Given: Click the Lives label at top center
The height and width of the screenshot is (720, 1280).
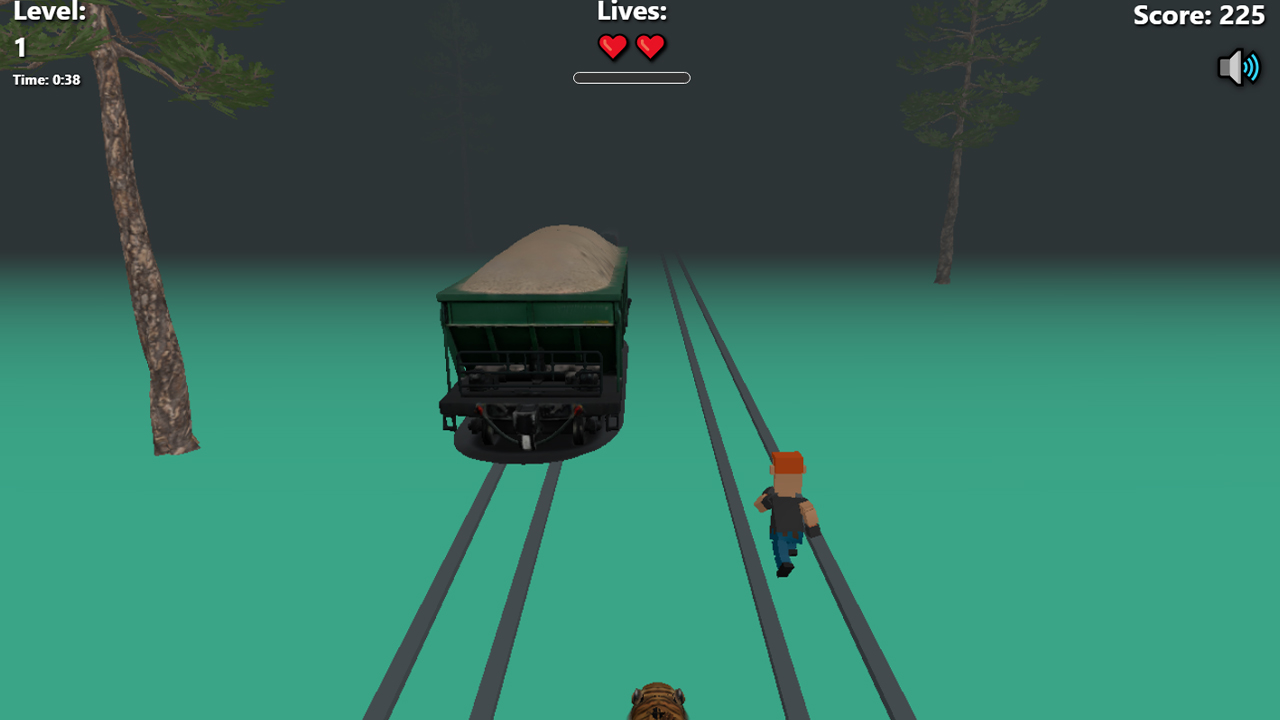Looking at the screenshot, I should point(631,12).
